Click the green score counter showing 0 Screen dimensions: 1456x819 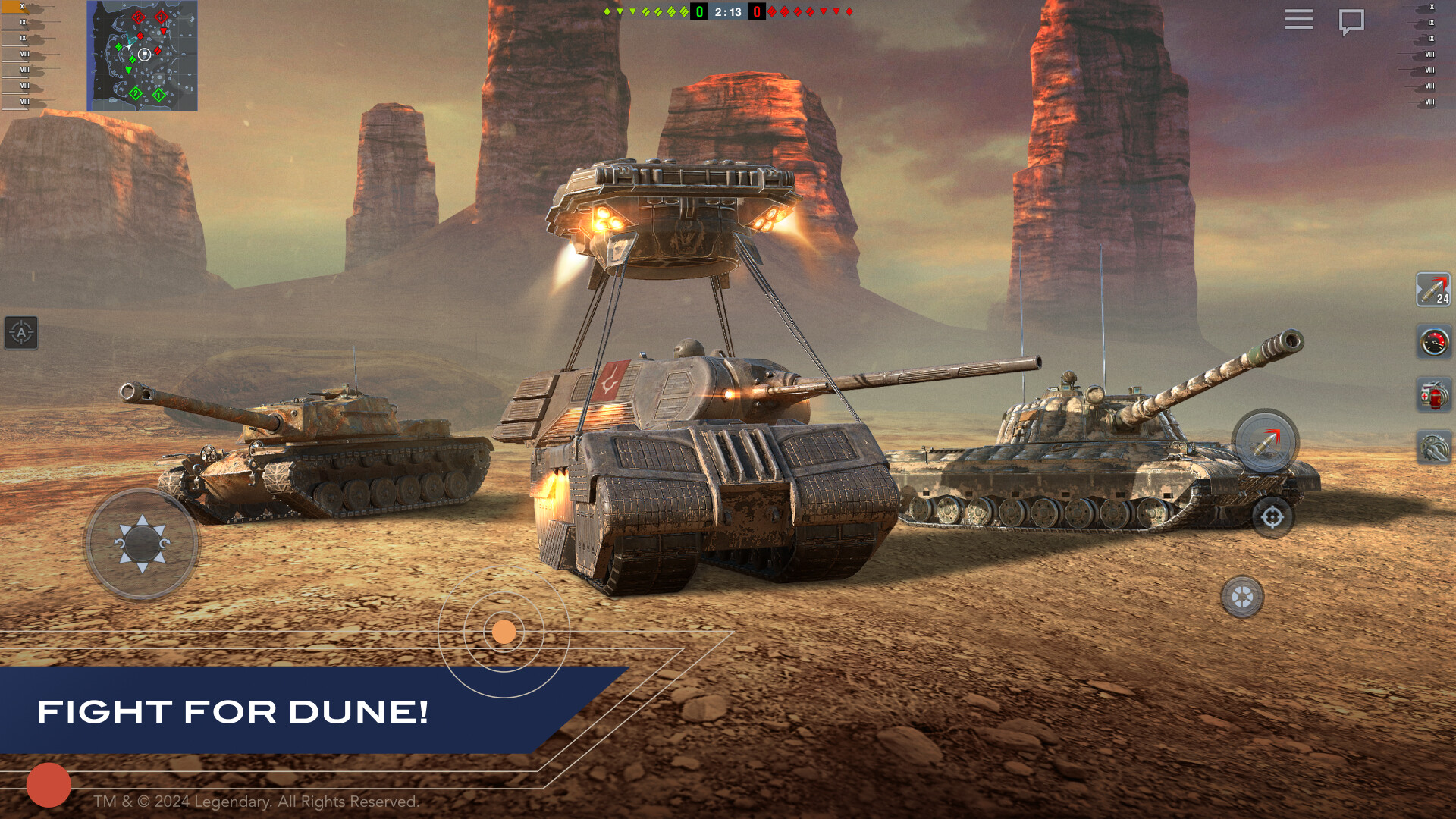tap(699, 11)
